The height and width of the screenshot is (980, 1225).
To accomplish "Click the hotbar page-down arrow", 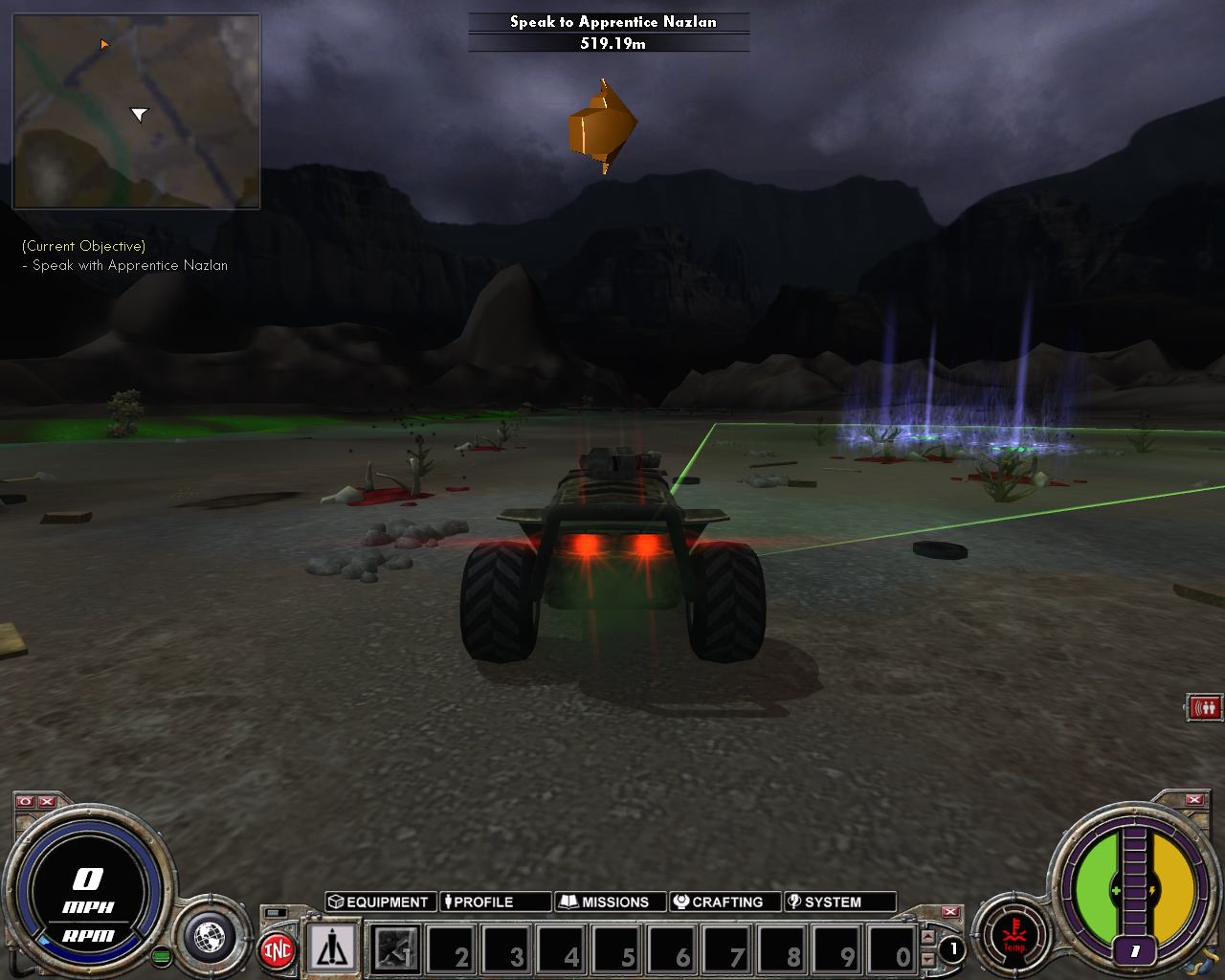I will tap(926, 957).
